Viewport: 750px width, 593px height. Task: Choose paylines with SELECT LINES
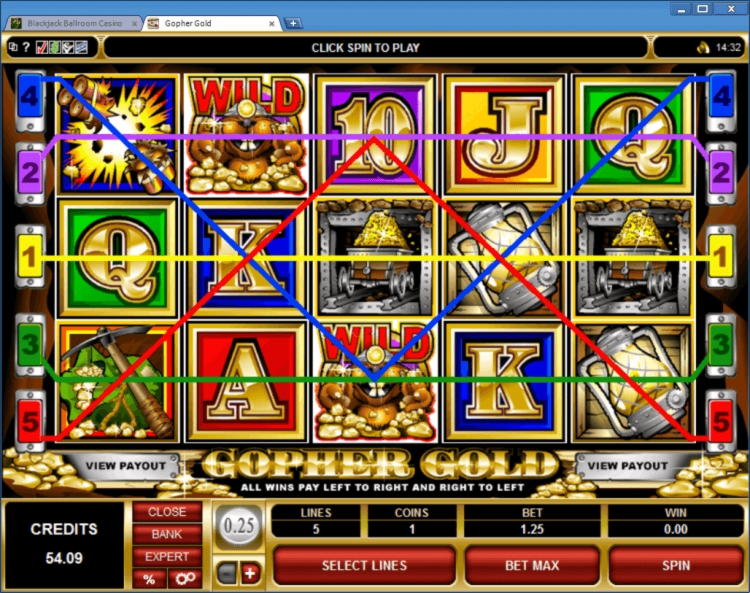(364, 565)
